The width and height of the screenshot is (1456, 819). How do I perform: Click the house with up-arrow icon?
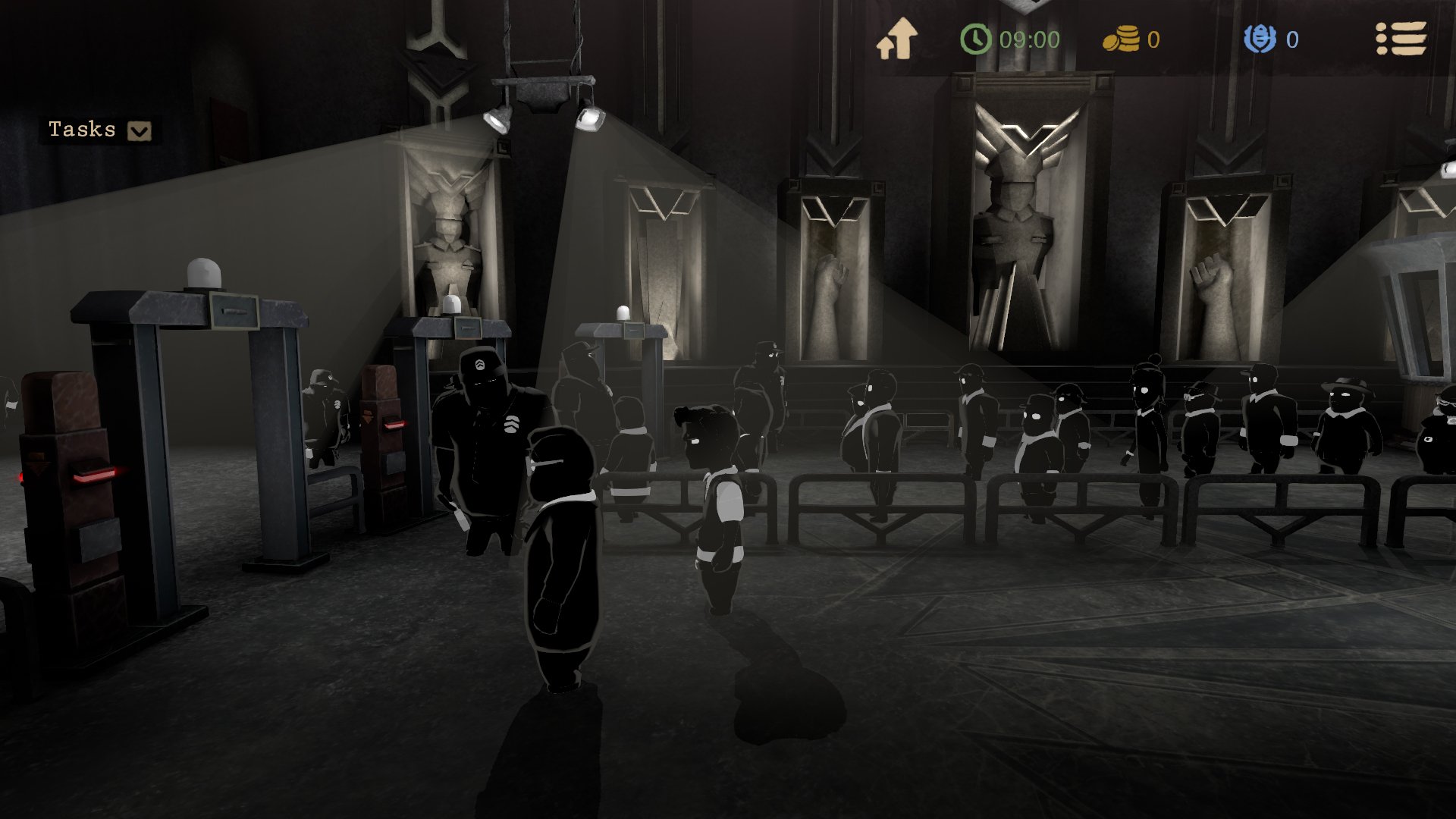tap(897, 39)
